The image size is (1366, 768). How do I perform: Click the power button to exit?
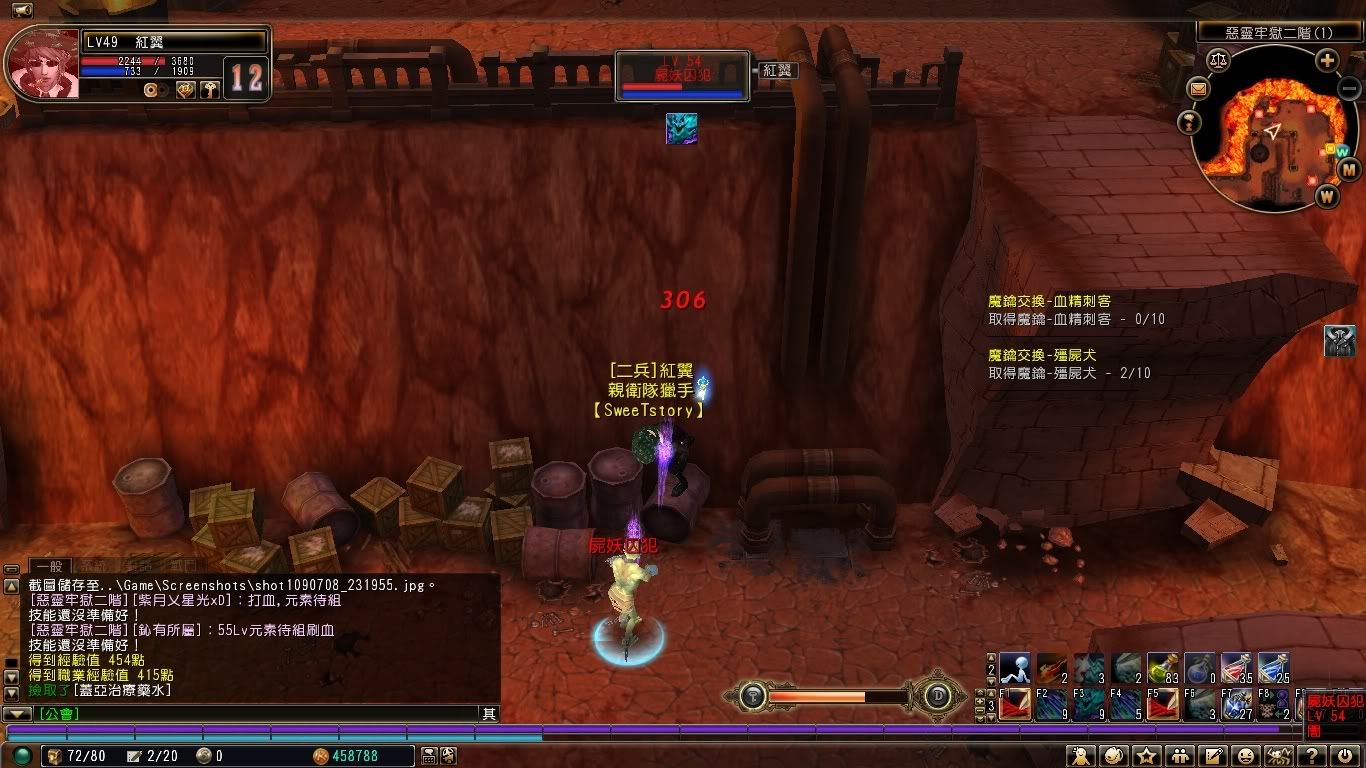[1343, 756]
